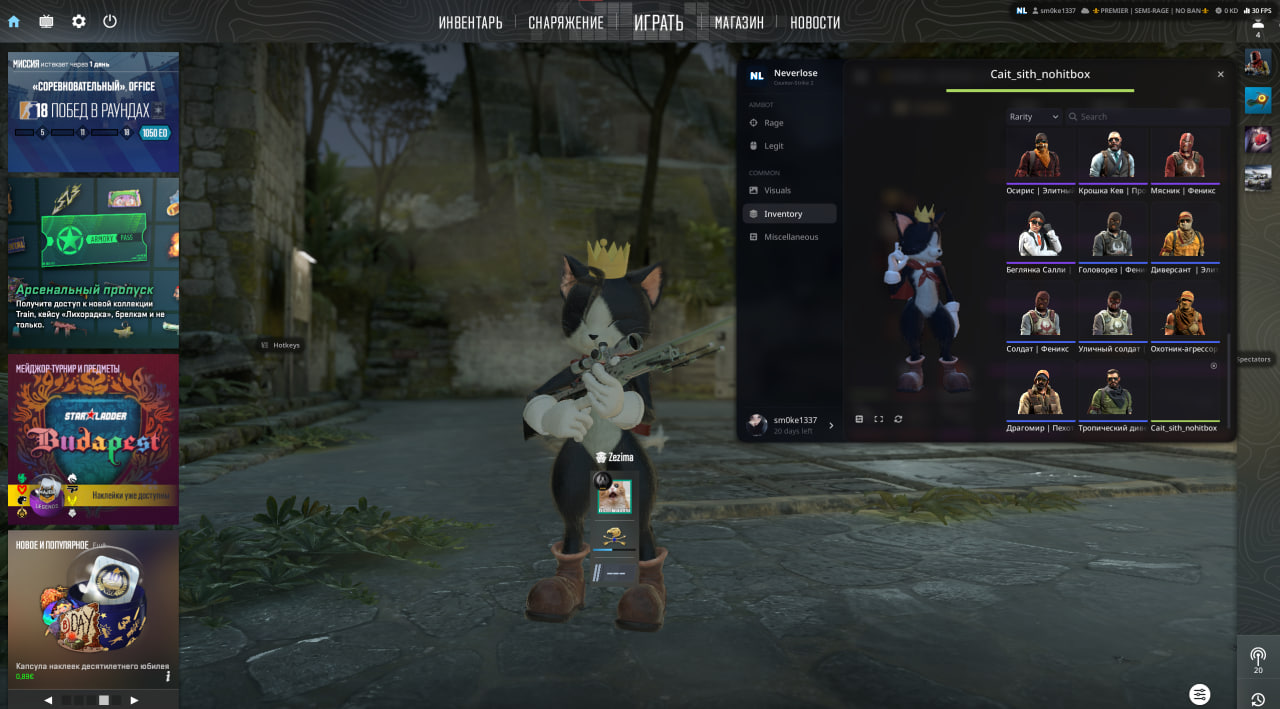The height and width of the screenshot is (709, 1280).
Task: Select the Miscellaneous section
Action: [x=790, y=237]
